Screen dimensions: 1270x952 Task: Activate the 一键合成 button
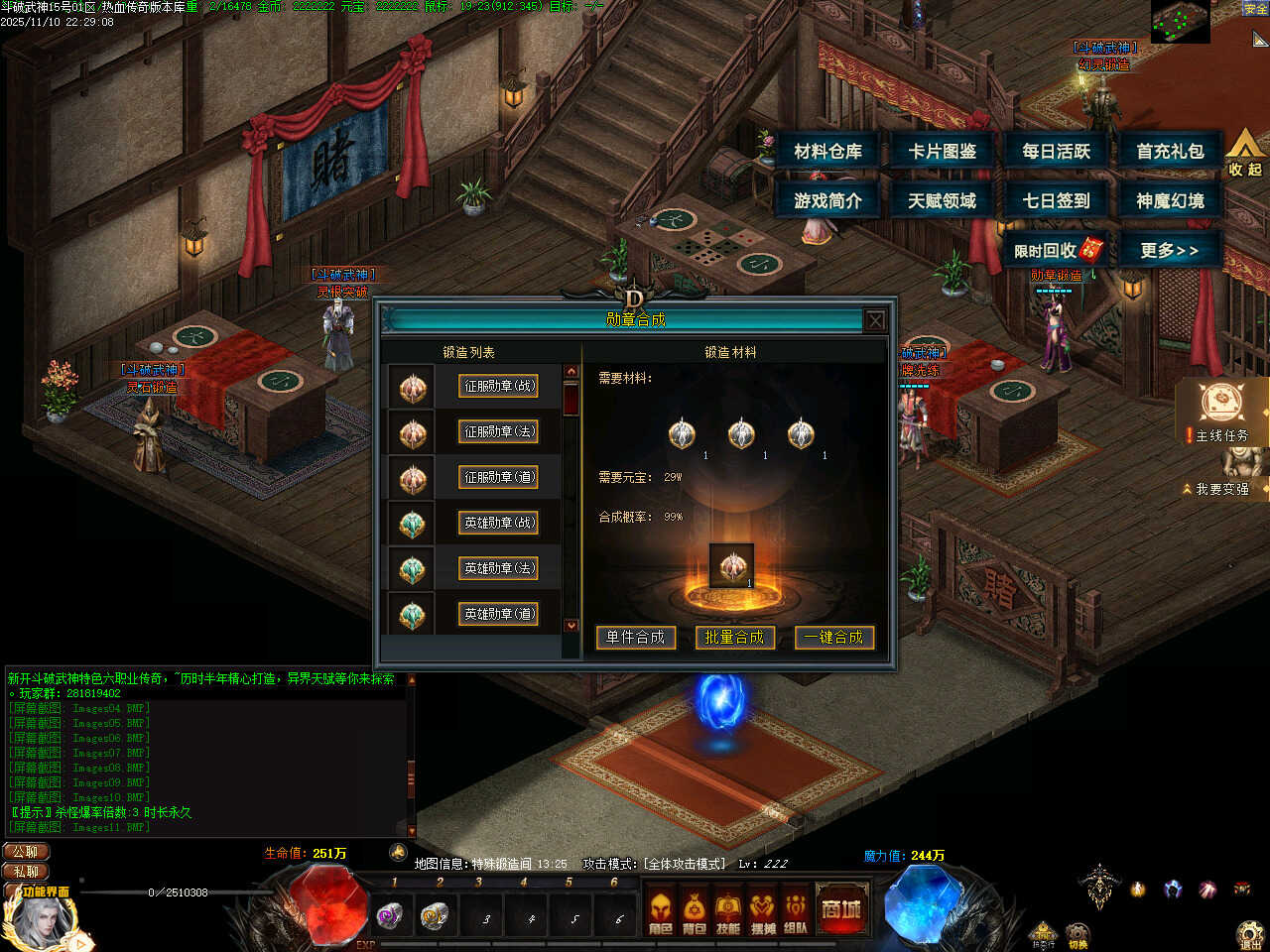point(834,638)
